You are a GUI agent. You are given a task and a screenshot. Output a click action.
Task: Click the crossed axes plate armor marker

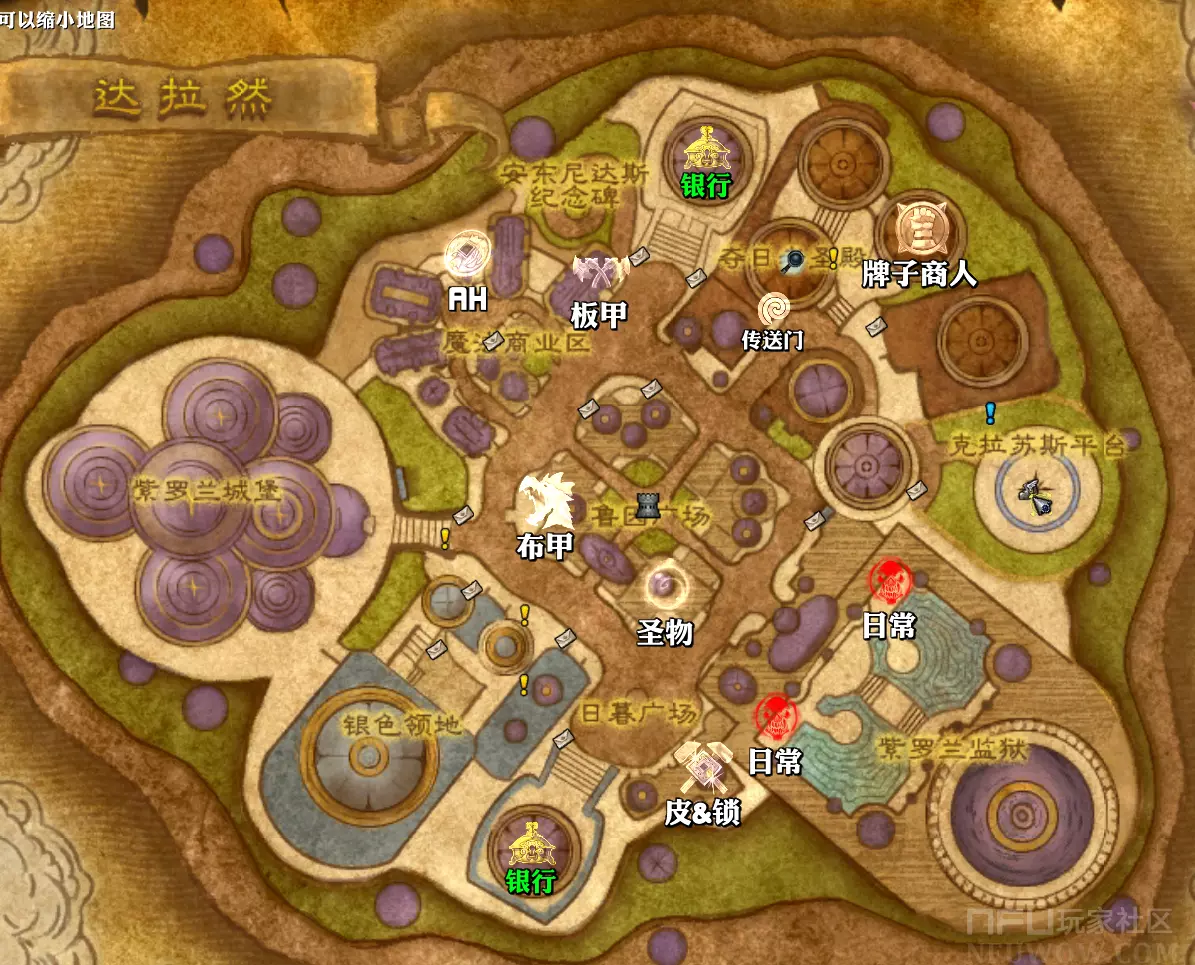(x=597, y=271)
